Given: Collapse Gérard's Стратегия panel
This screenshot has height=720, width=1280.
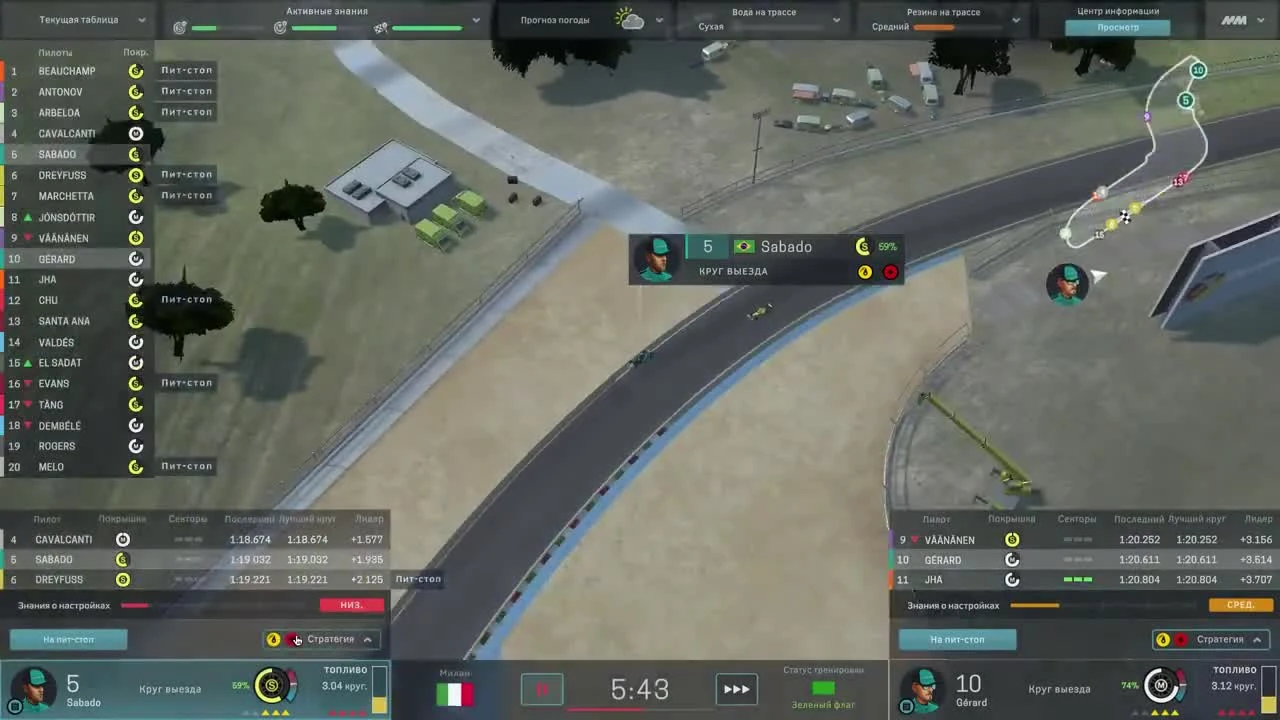Looking at the screenshot, I should (x=1258, y=639).
